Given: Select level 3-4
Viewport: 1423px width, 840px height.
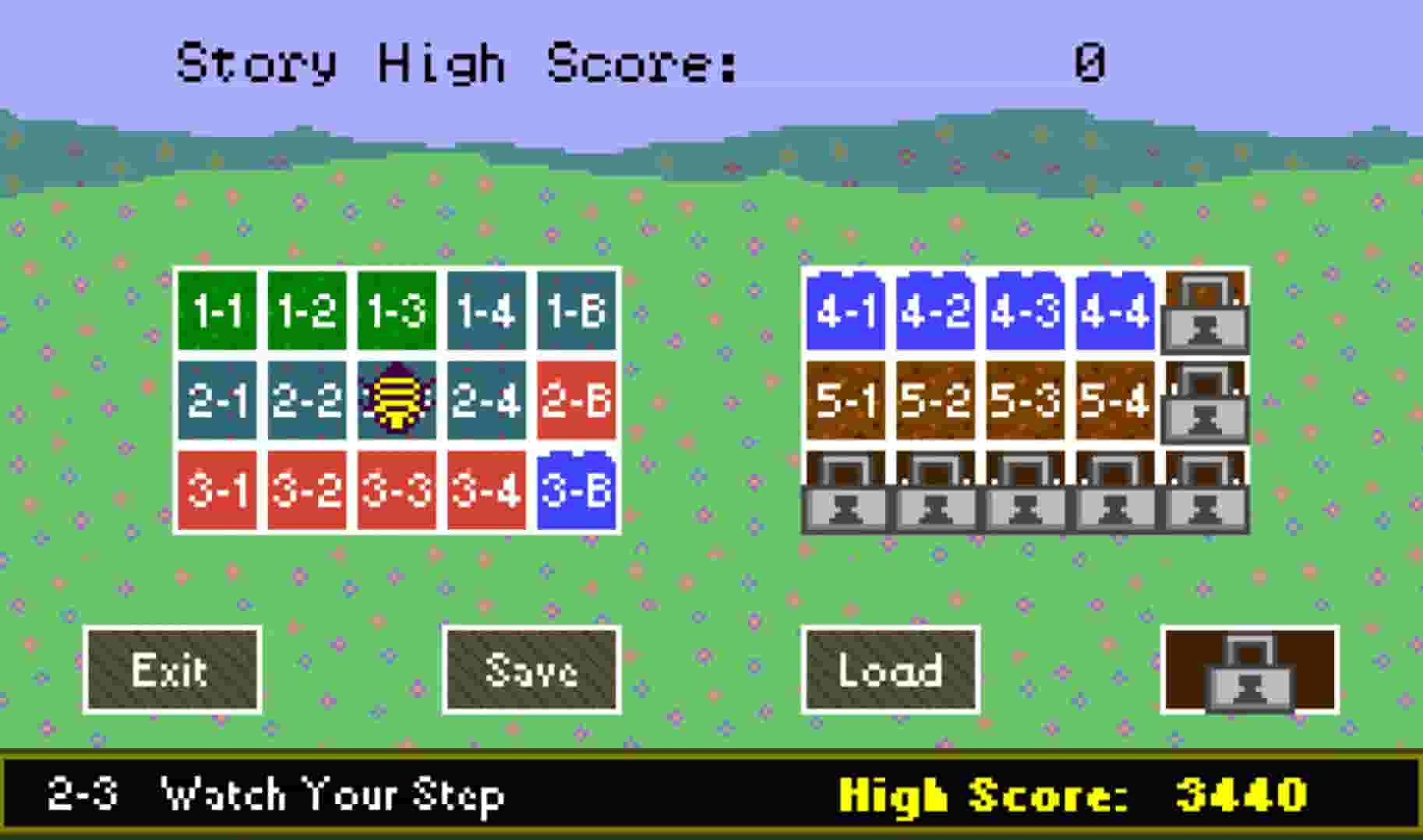Looking at the screenshot, I should click(486, 492).
